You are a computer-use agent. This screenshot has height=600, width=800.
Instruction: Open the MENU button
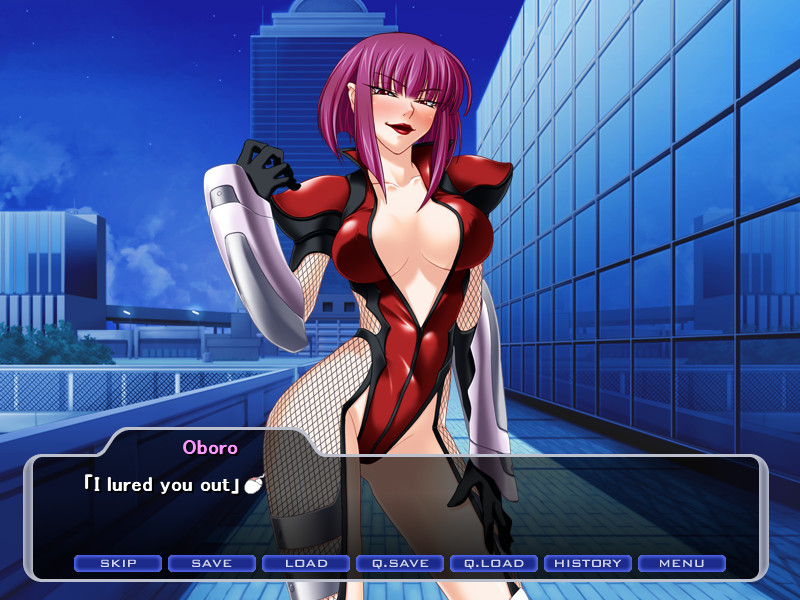[682, 563]
